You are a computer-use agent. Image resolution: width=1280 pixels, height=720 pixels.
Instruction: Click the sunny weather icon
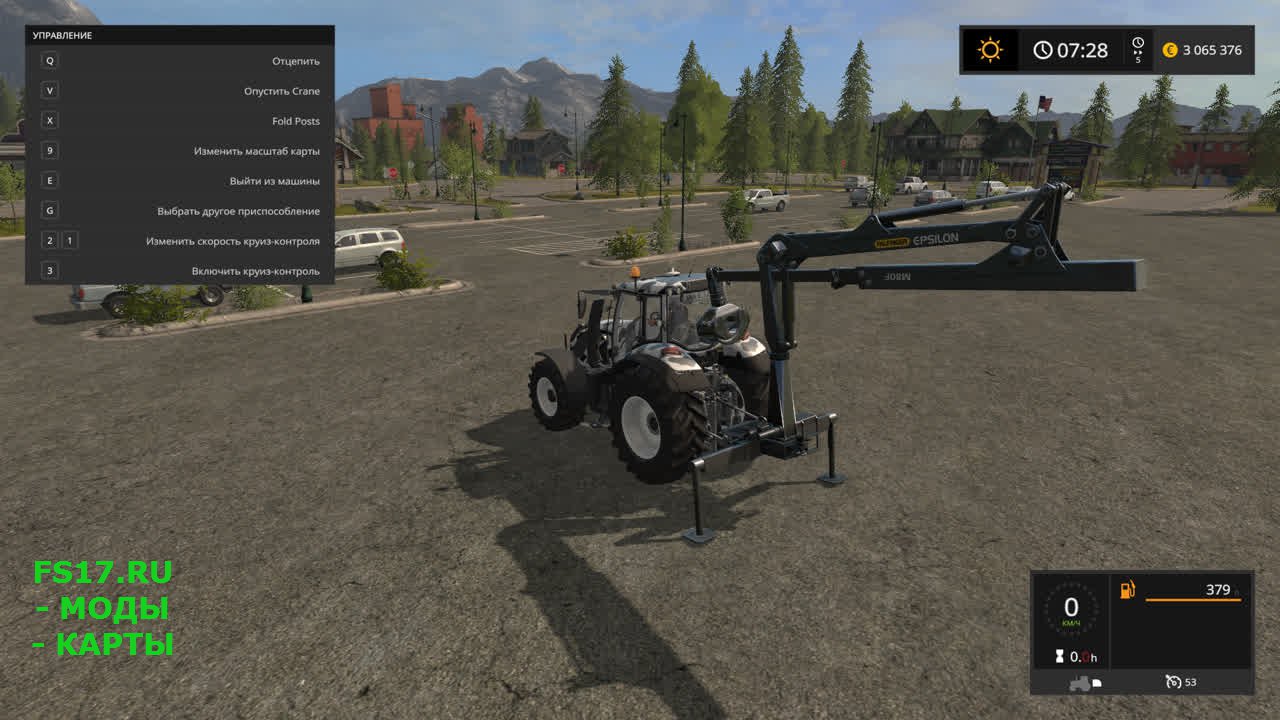[x=990, y=50]
